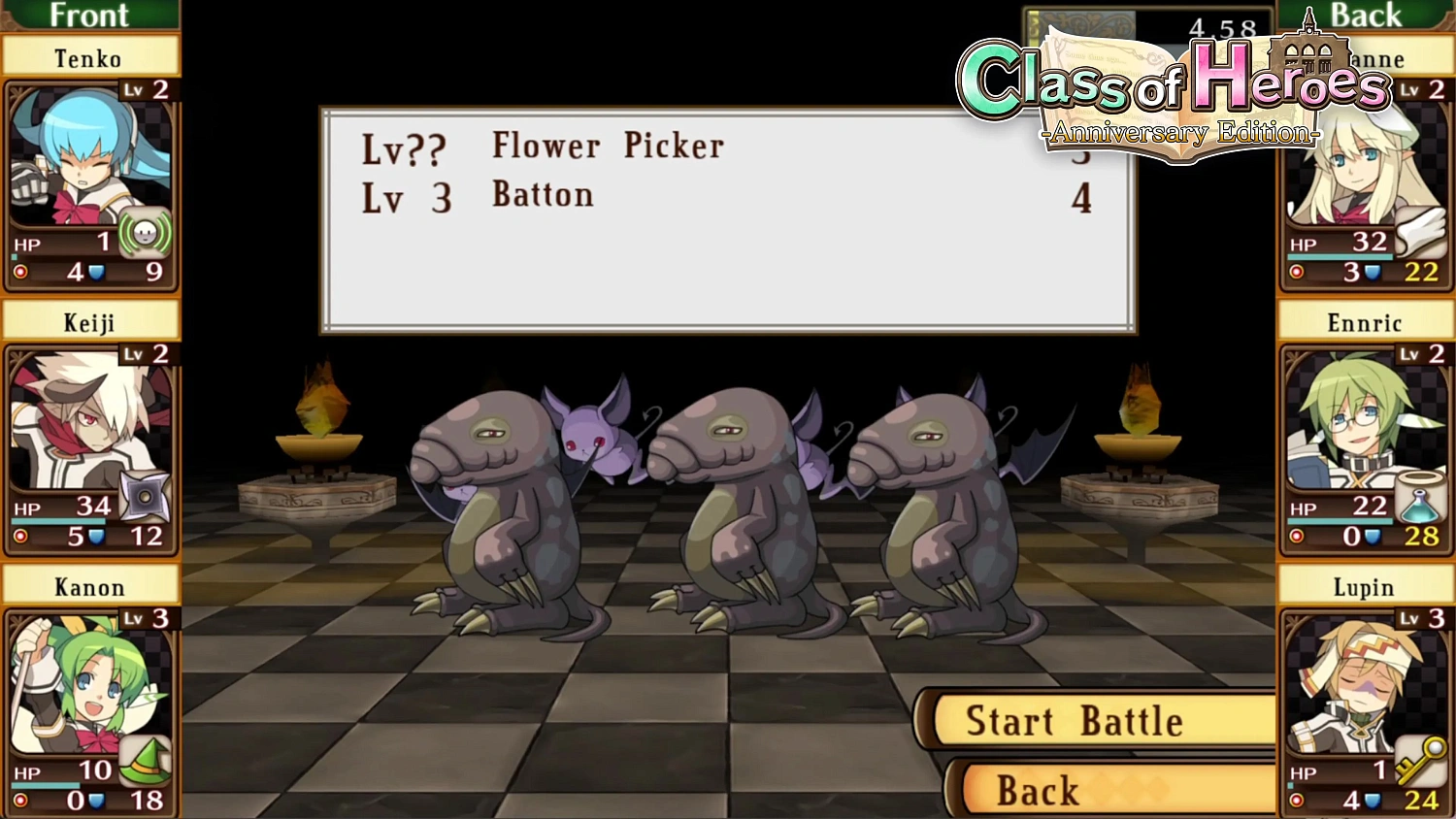Toggle Lupin's sleeping portrait
This screenshot has height=819, width=1456.
click(1359, 689)
